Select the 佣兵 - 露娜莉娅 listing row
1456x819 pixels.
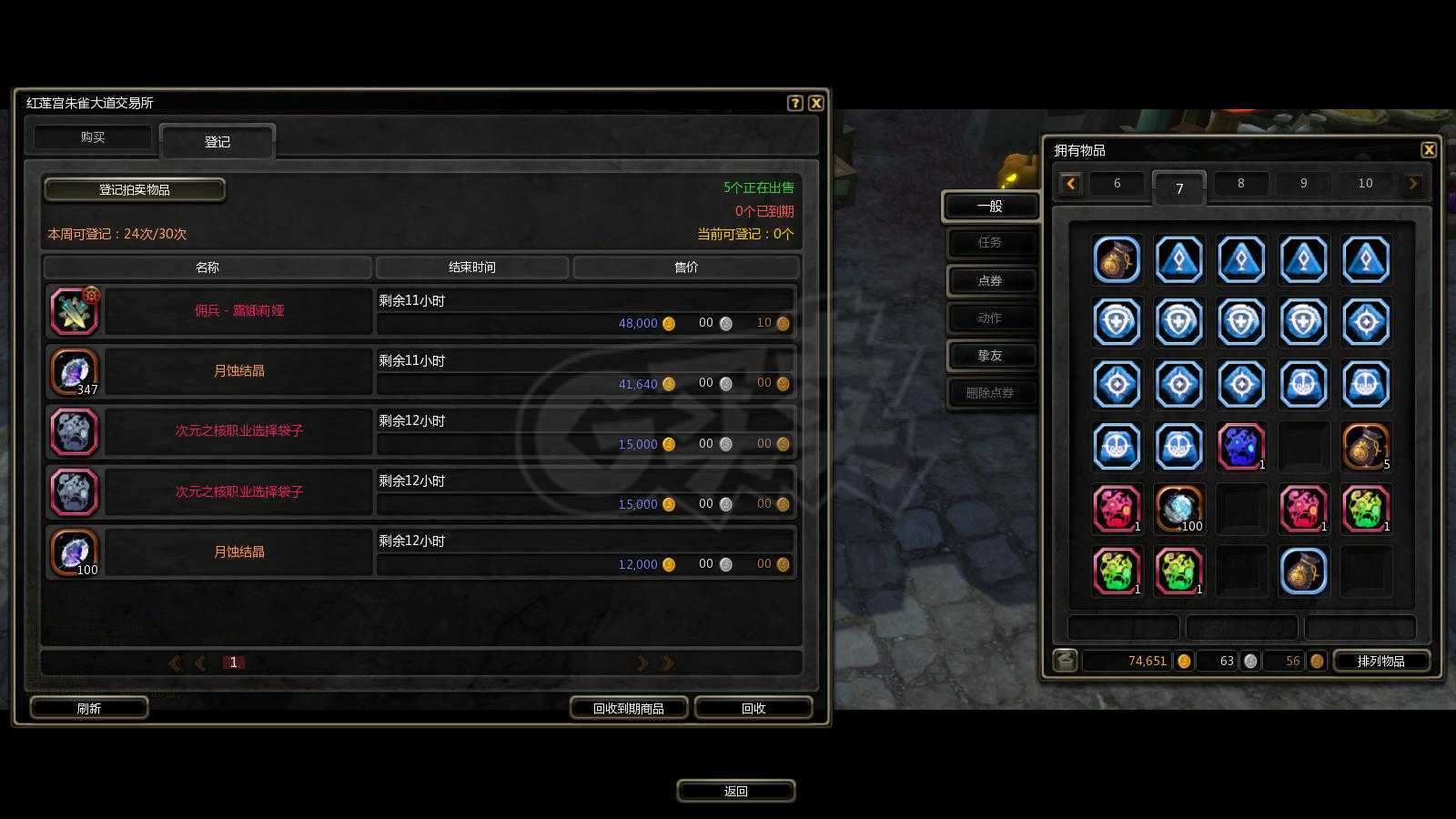click(x=238, y=311)
